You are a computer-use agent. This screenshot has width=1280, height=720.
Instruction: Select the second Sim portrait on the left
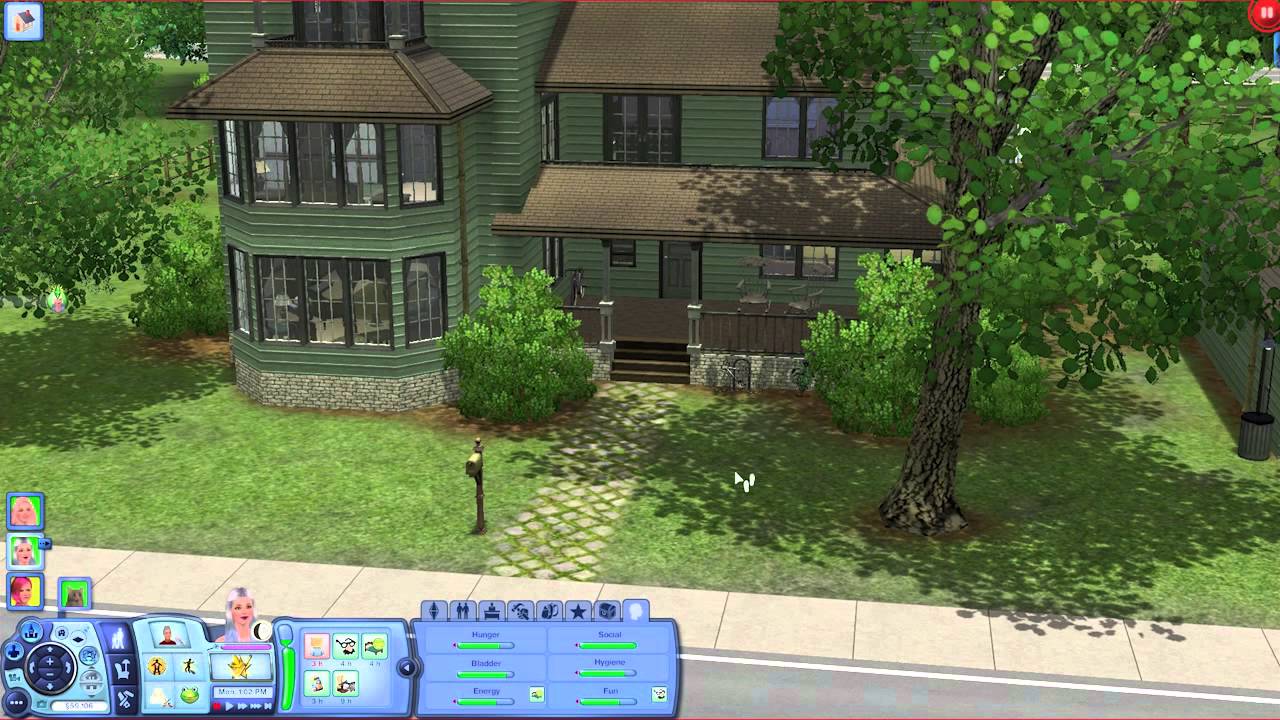pyautogui.click(x=24, y=550)
